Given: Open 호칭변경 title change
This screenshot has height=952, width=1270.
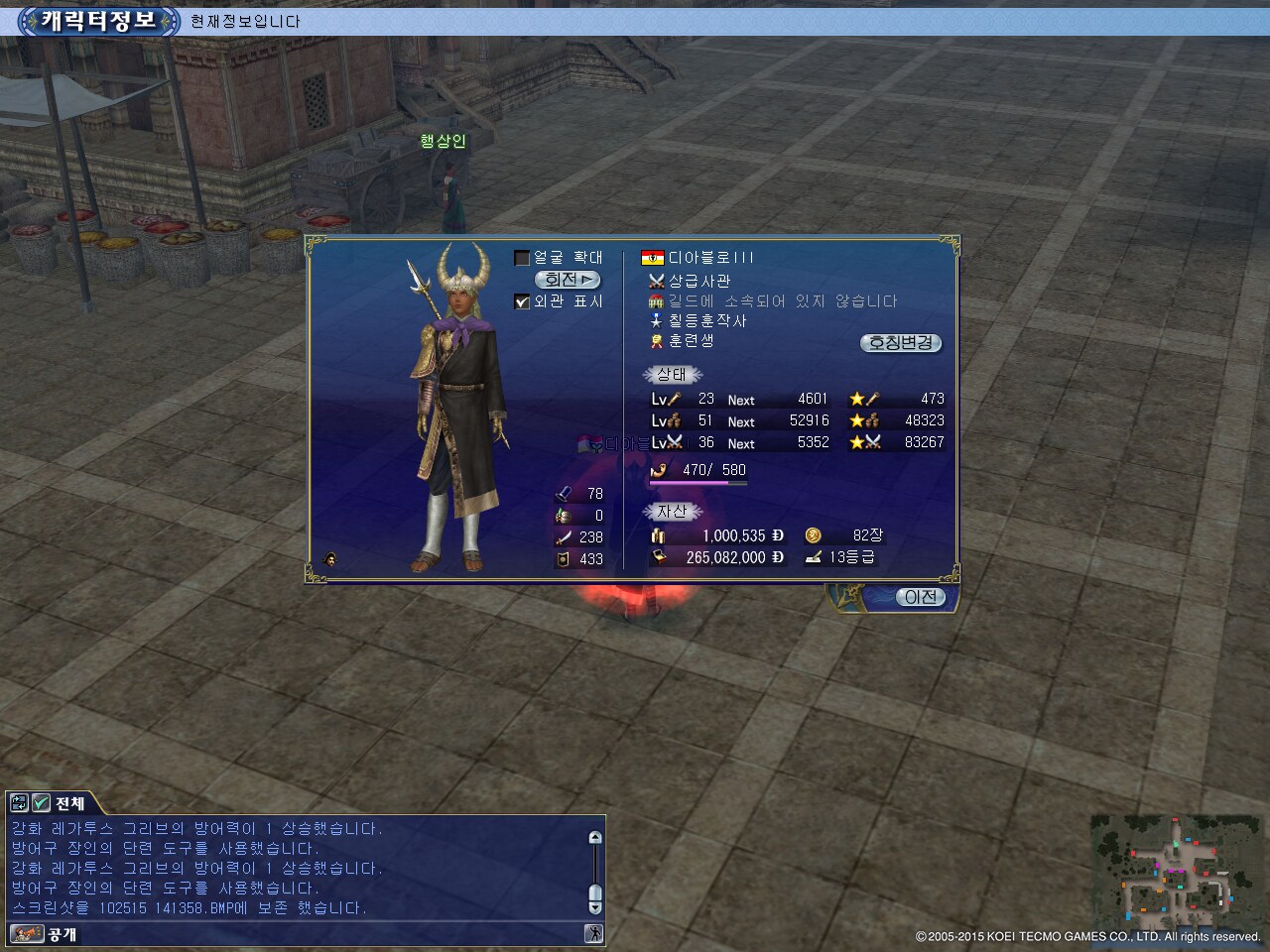Looking at the screenshot, I should [900, 343].
